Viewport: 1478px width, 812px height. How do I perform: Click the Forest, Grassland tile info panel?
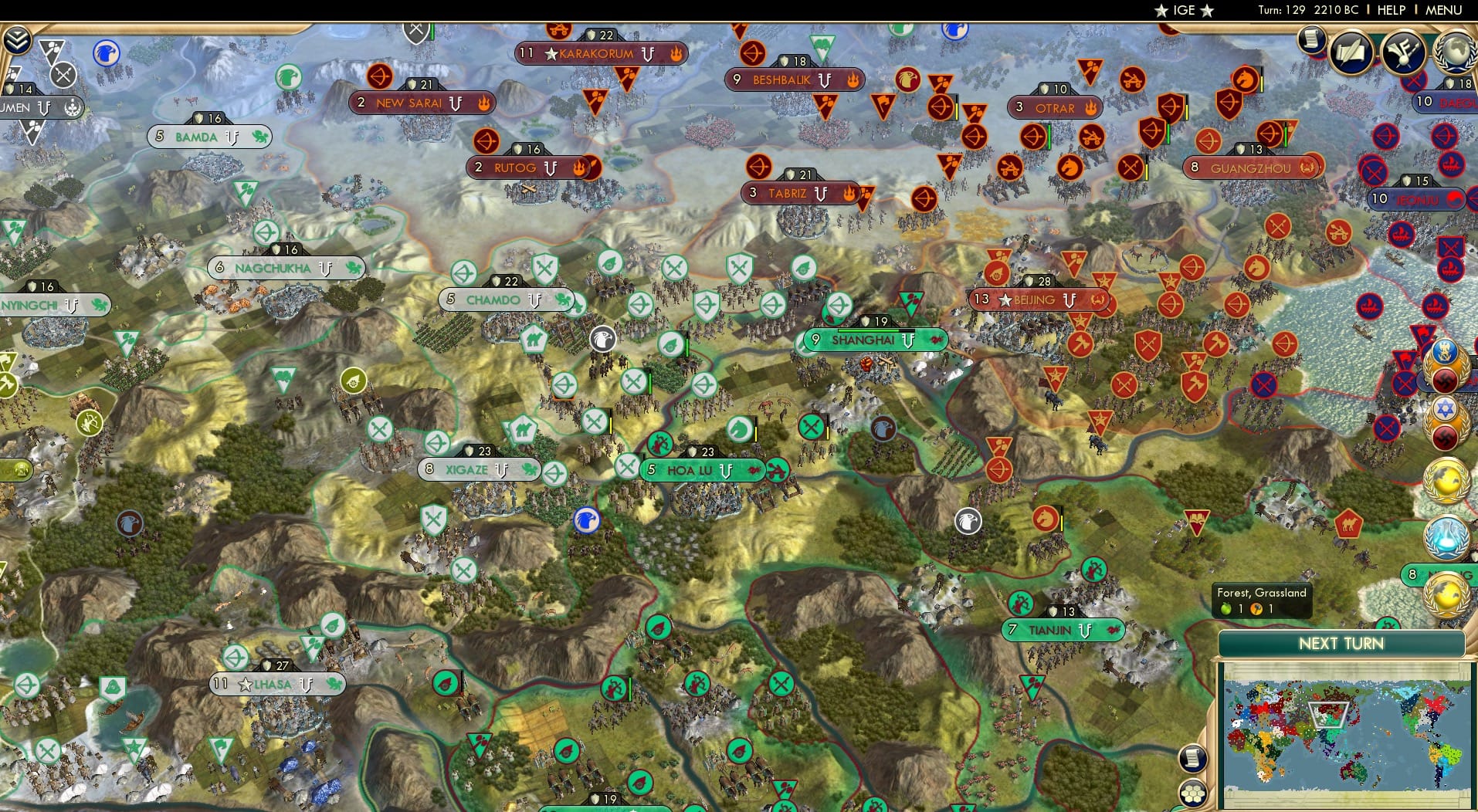(x=1260, y=601)
